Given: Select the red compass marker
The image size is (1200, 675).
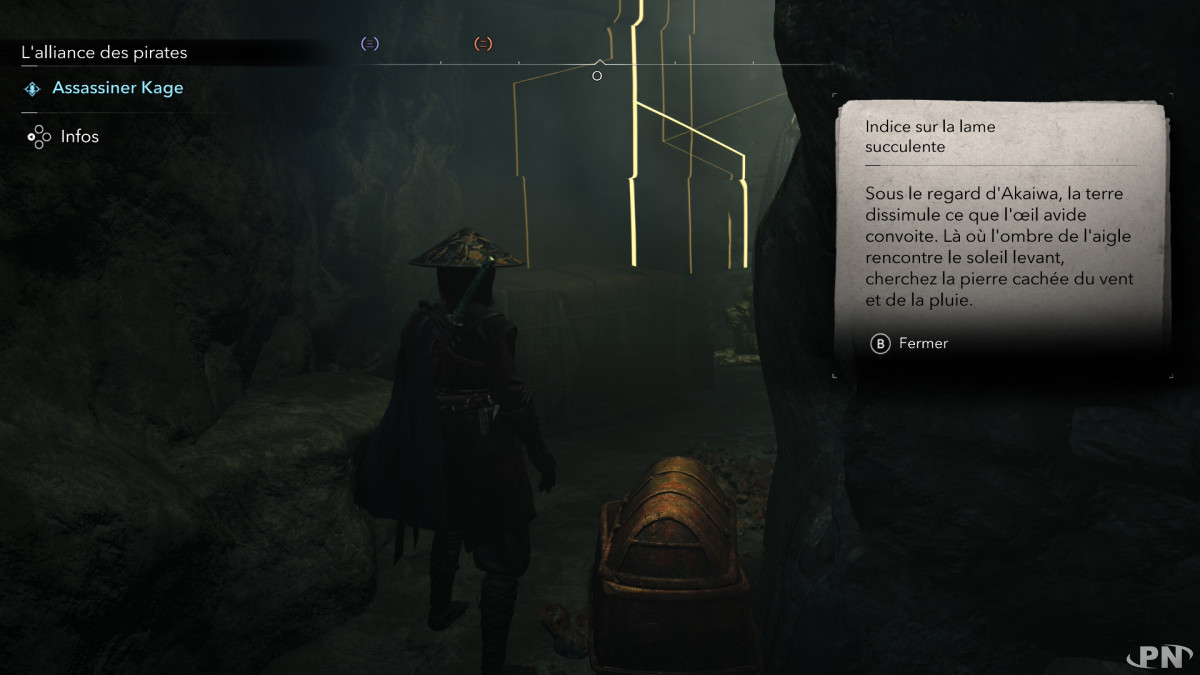Looking at the screenshot, I should pos(483,44).
